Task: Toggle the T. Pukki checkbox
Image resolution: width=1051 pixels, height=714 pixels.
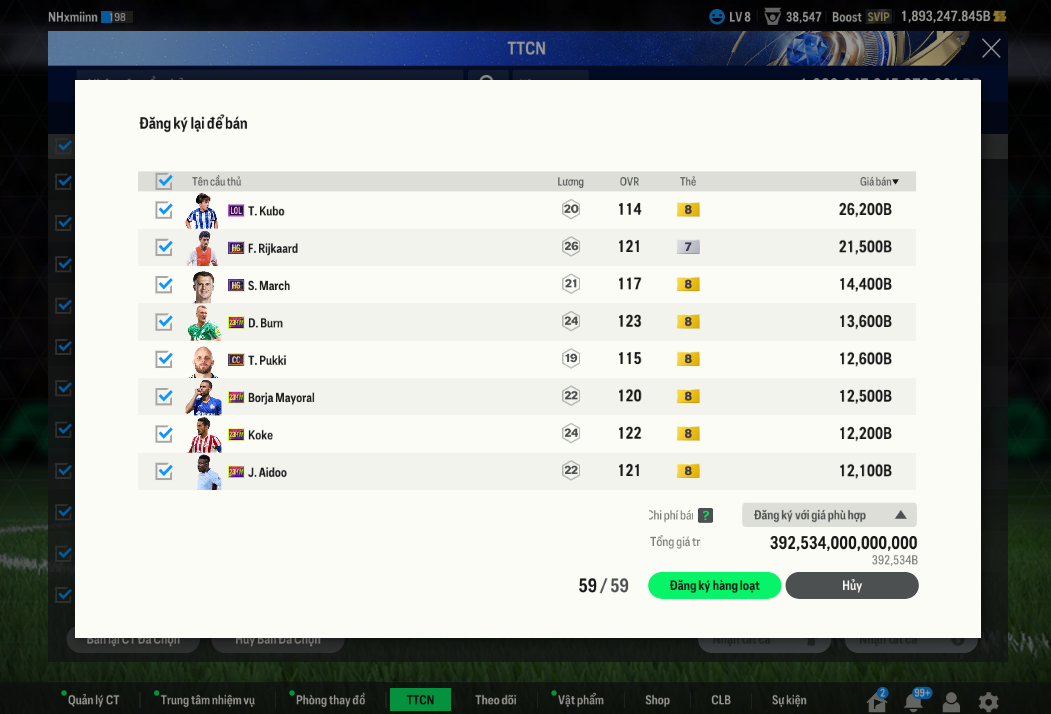Action: (x=164, y=359)
